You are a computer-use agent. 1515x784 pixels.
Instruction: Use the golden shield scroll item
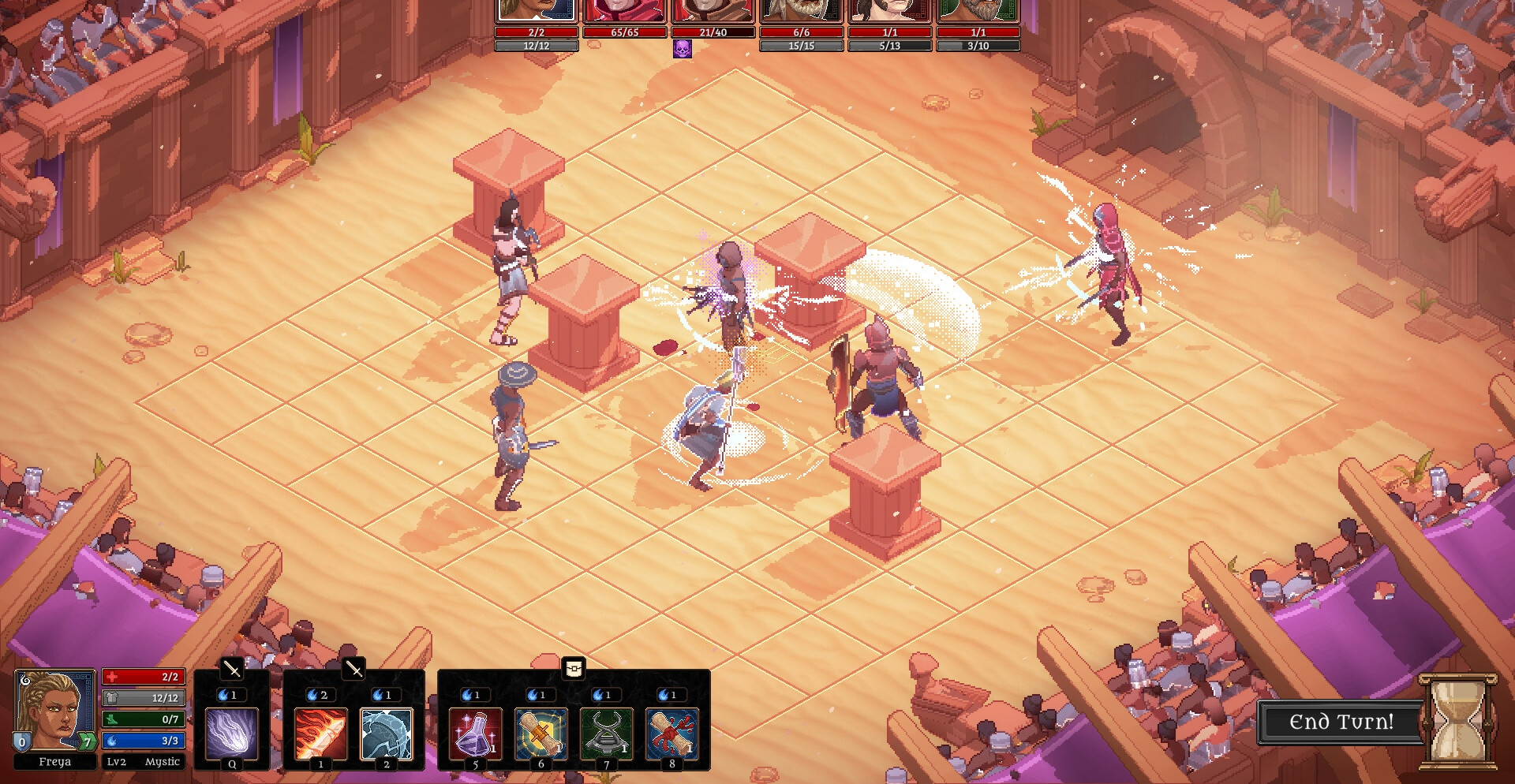541,734
